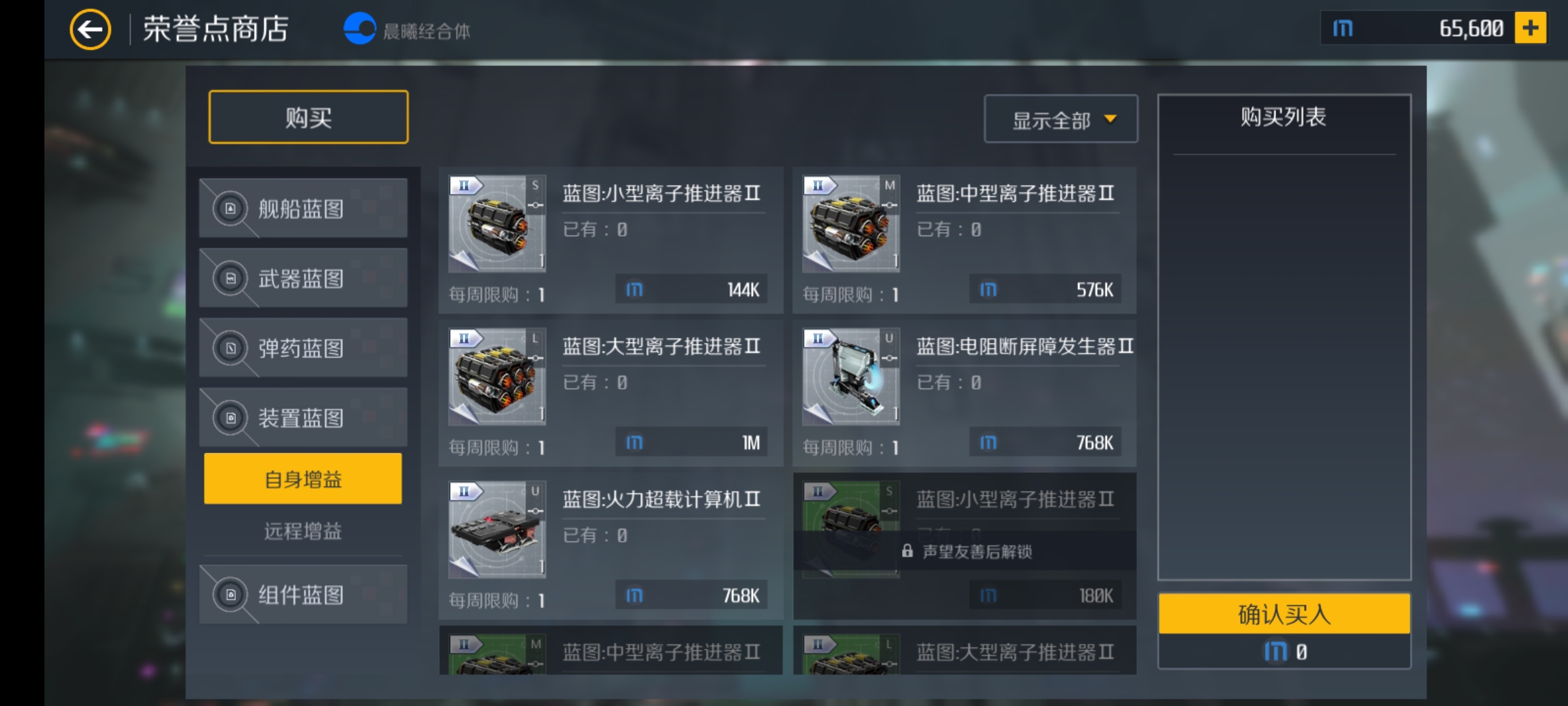The height and width of the screenshot is (706, 1568).
Task: Select the 弹药蓝图 ammo blueprint icon
Action: pyautogui.click(x=230, y=348)
